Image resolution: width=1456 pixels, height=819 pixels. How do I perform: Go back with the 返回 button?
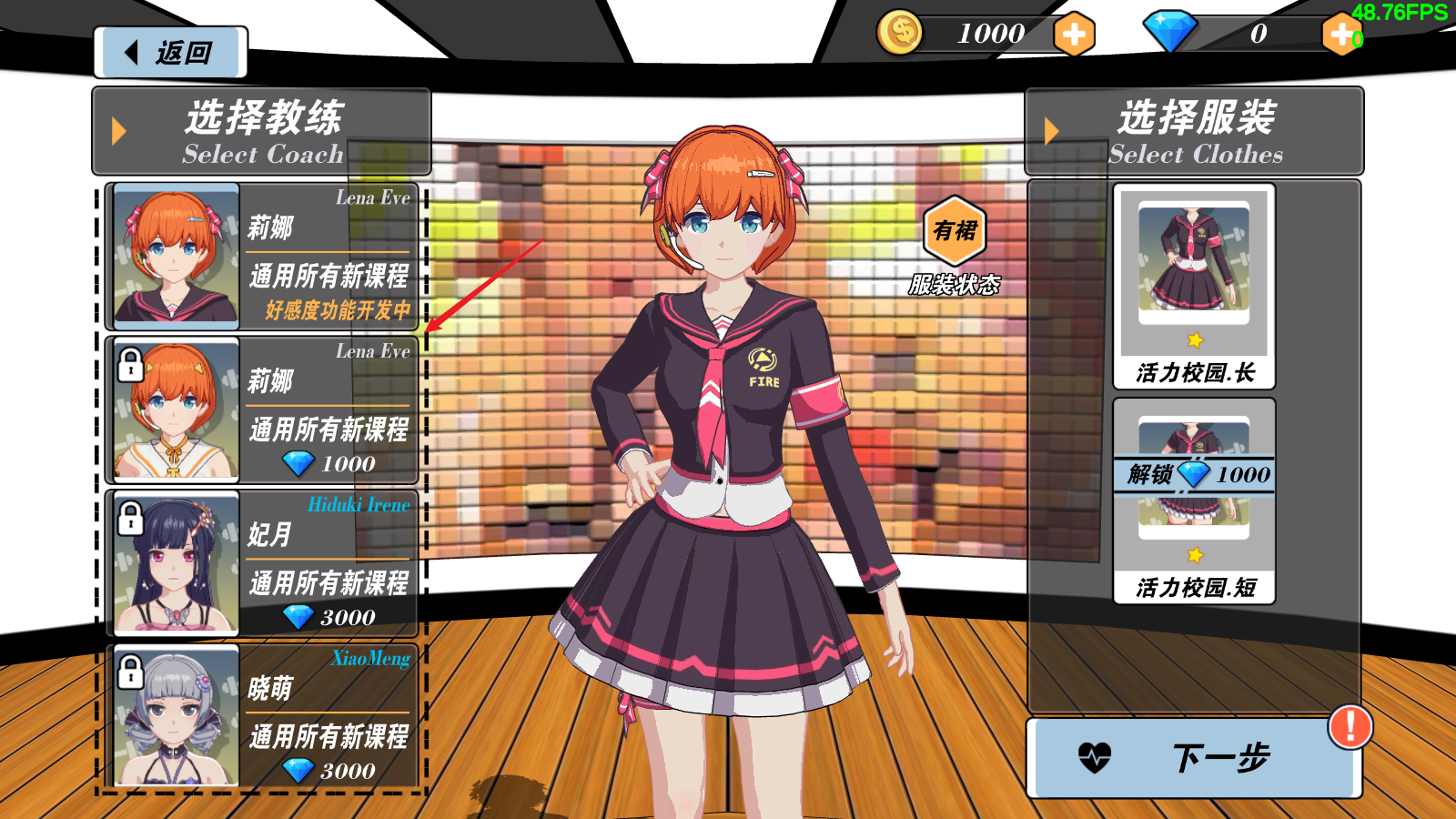[x=170, y=53]
